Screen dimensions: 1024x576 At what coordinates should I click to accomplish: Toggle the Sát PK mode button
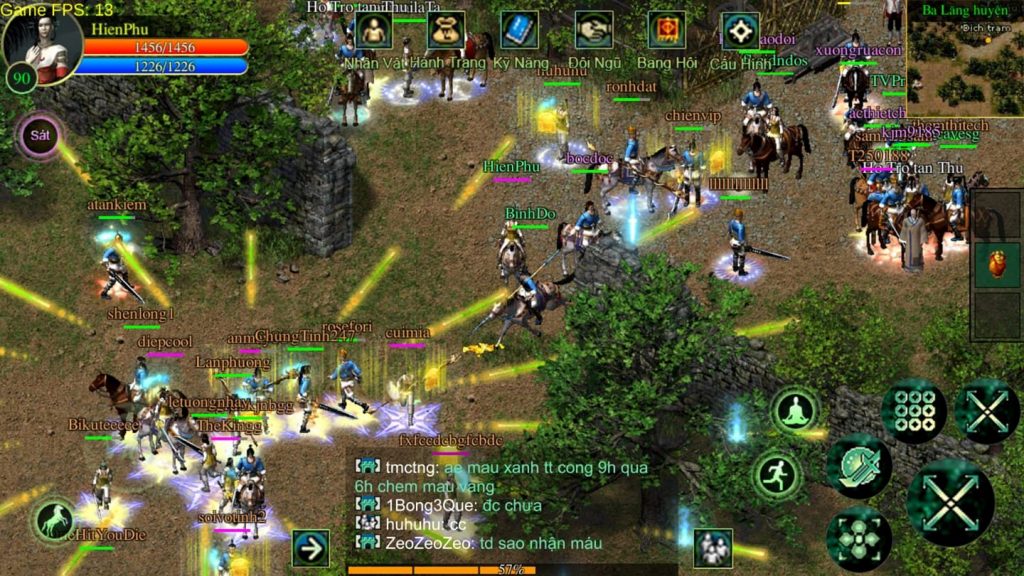(x=40, y=136)
